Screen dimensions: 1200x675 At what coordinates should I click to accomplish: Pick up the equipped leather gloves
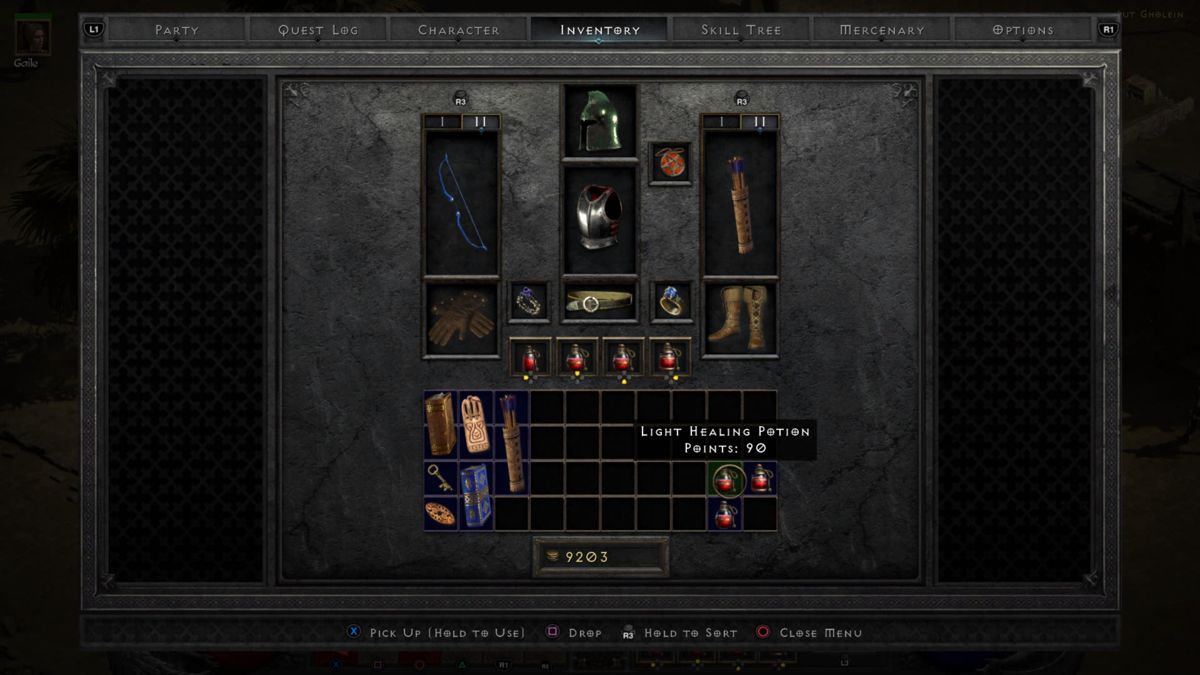pos(461,319)
